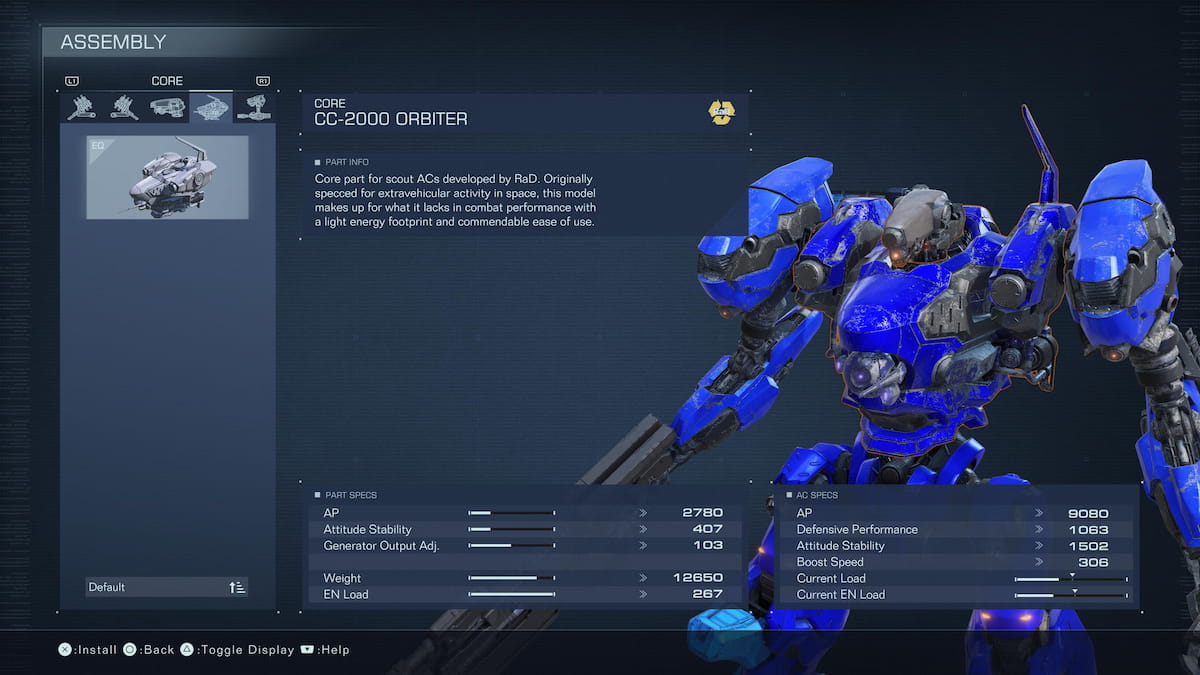Choose the highlighted core parts tab
Image resolution: width=1200 pixels, height=675 pixels.
click(211, 107)
